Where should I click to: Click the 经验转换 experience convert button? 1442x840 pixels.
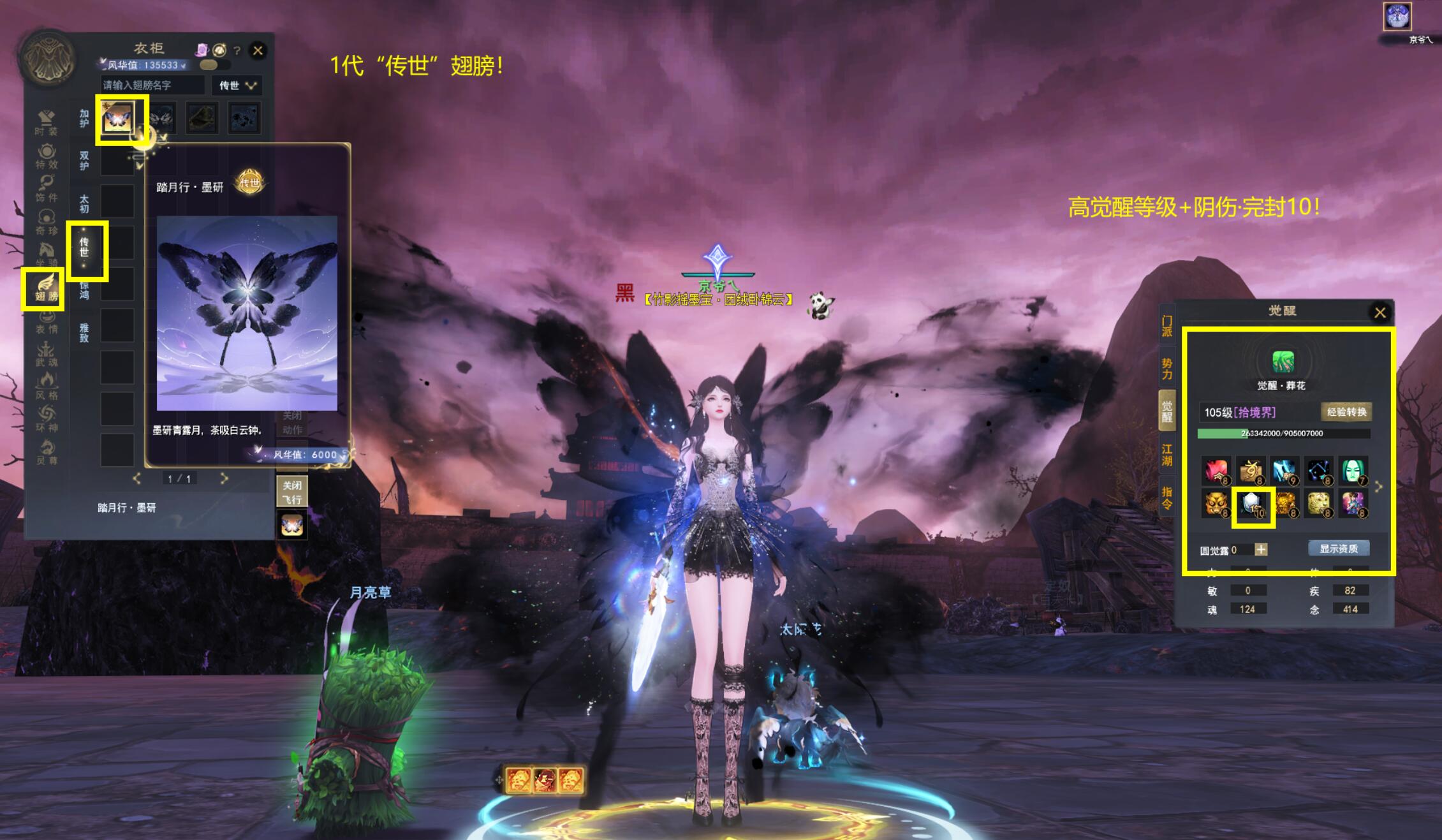click(1346, 412)
